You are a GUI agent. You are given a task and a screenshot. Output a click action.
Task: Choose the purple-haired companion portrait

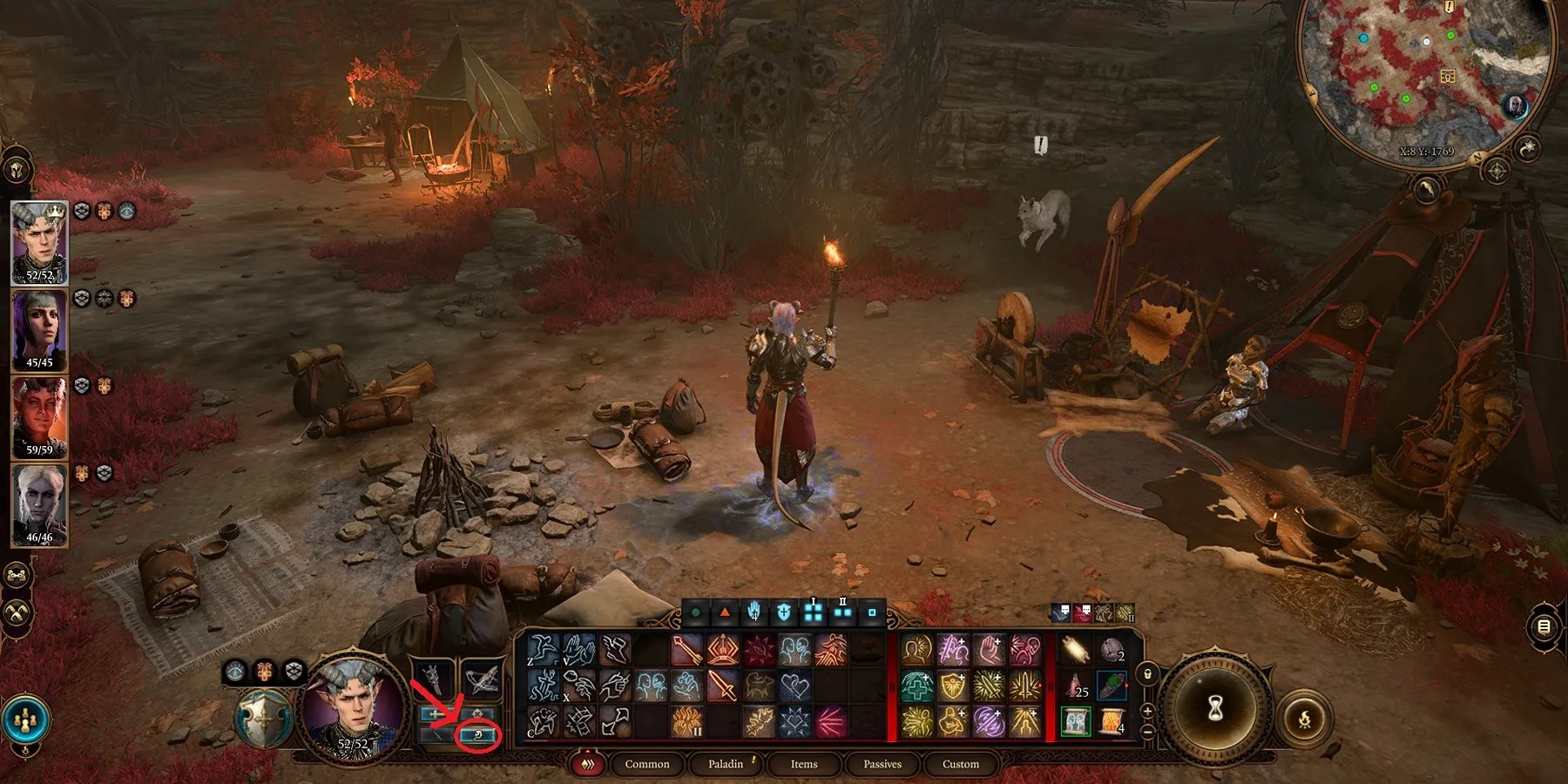coord(39,329)
